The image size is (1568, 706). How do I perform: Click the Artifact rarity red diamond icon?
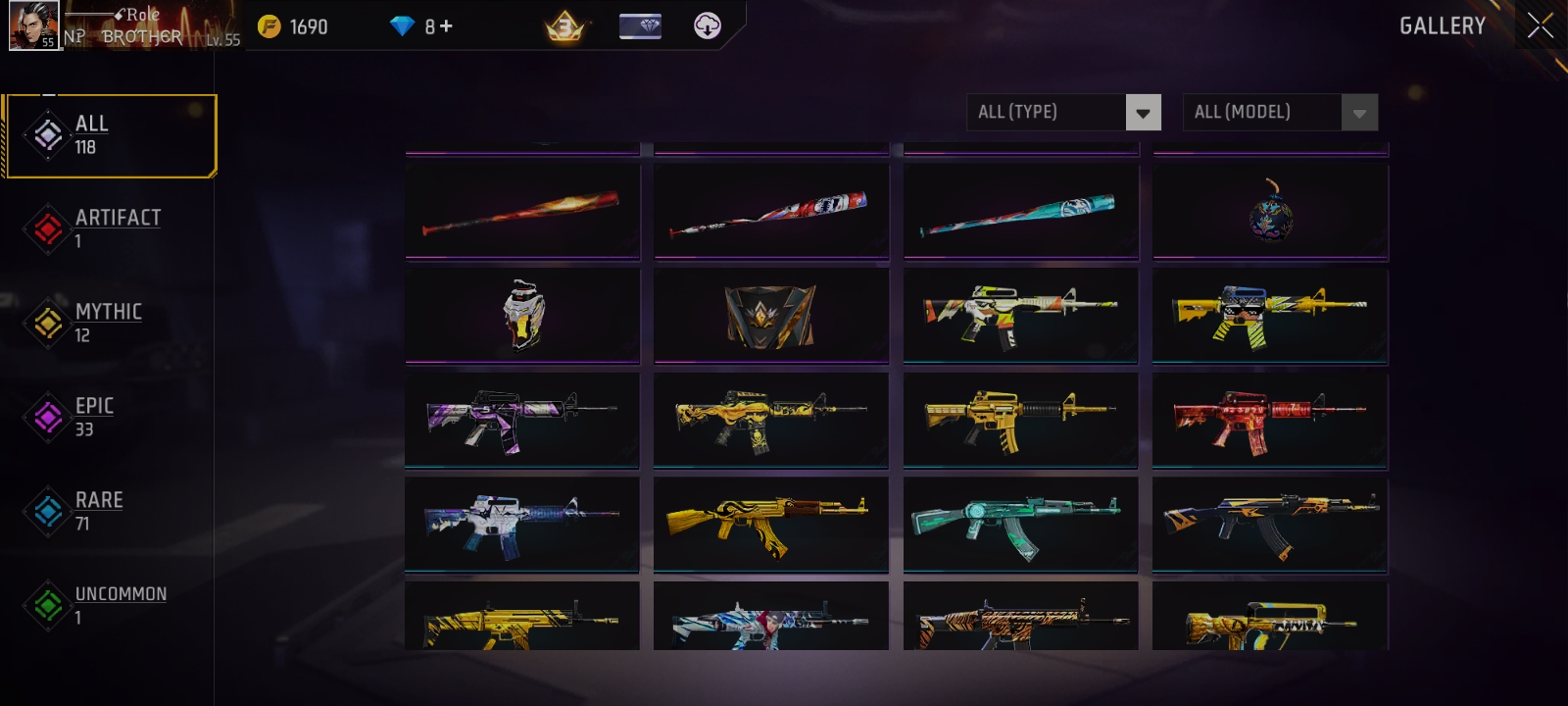click(47, 227)
